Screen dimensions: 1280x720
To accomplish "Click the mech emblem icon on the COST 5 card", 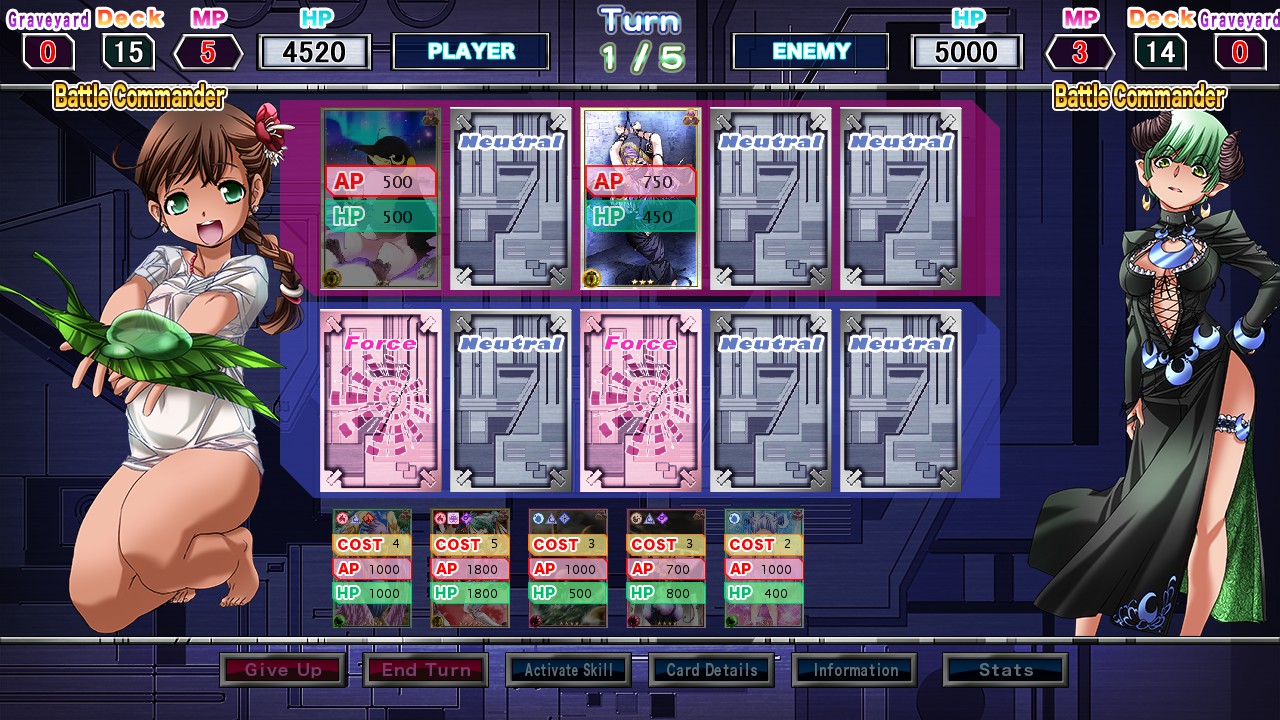I will [453, 517].
